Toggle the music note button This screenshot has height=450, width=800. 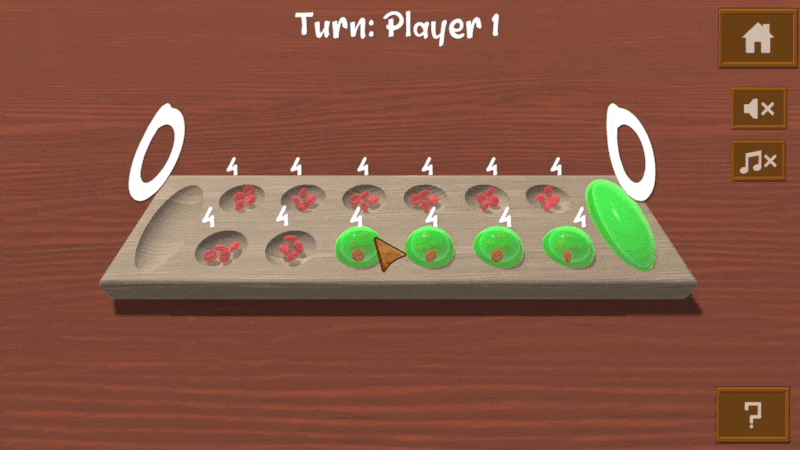click(759, 160)
